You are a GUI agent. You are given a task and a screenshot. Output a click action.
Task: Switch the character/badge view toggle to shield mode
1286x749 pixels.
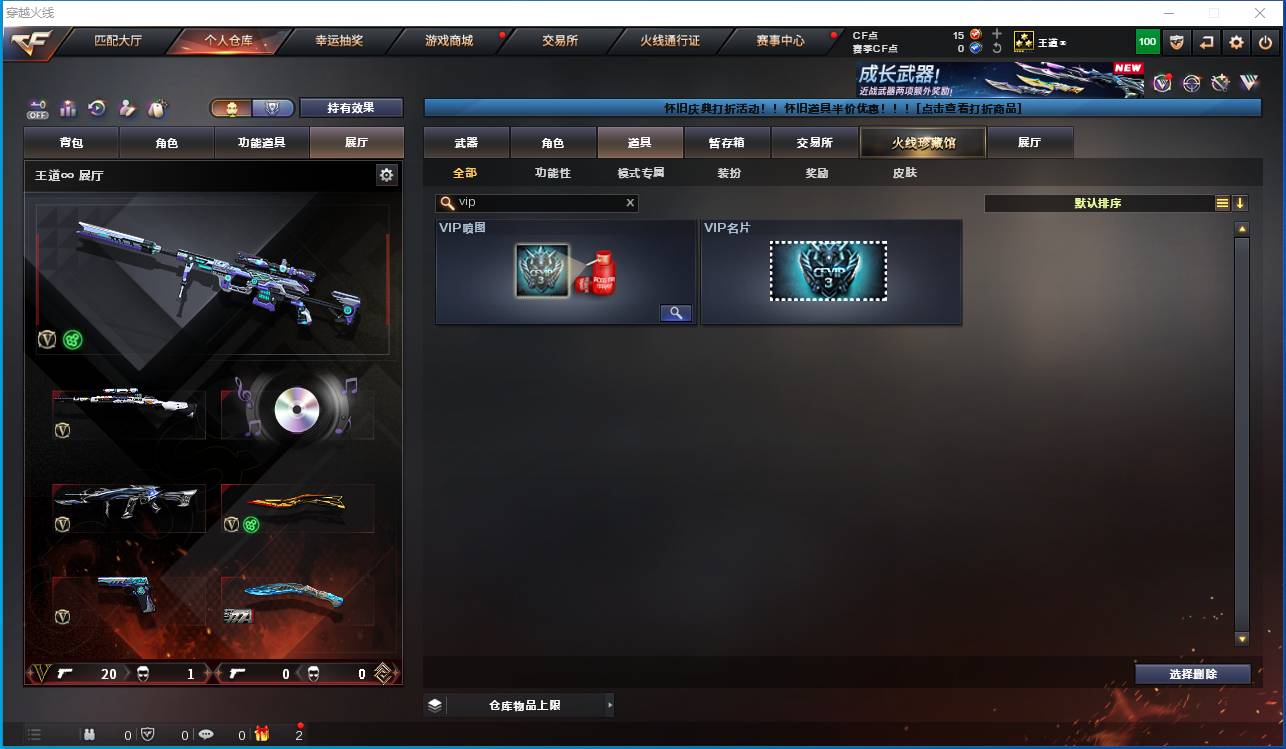point(271,106)
